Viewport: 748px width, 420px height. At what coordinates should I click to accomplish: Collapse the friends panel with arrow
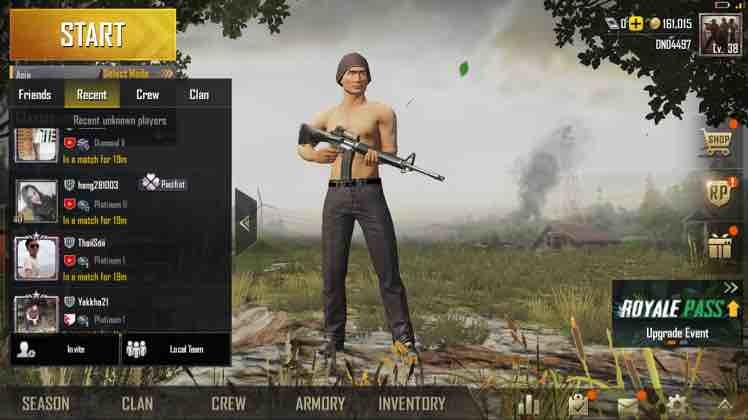(x=246, y=222)
